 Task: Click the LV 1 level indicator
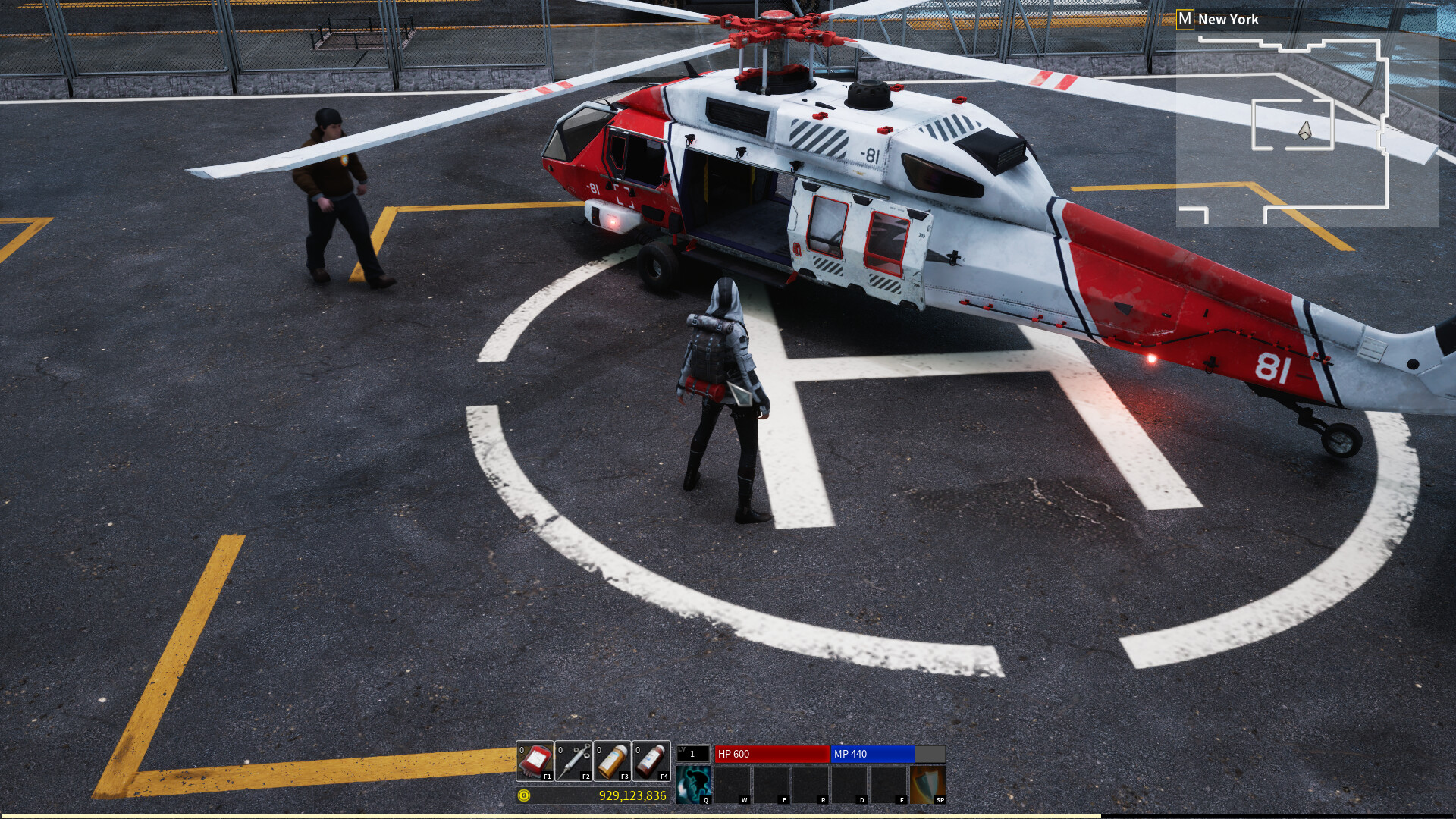pyautogui.click(x=692, y=755)
